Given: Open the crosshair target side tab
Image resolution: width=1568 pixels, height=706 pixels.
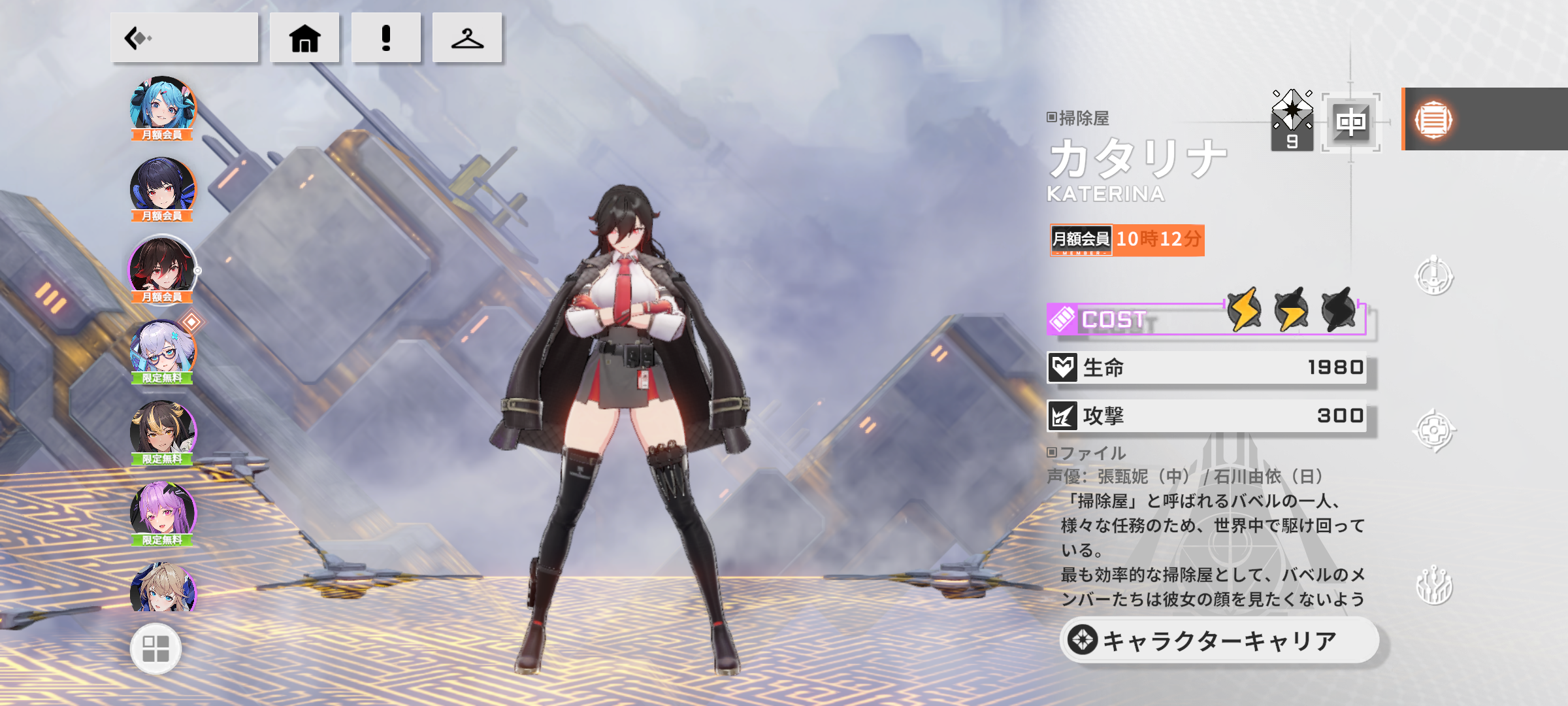Looking at the screenshot, I should point(1433,430).
